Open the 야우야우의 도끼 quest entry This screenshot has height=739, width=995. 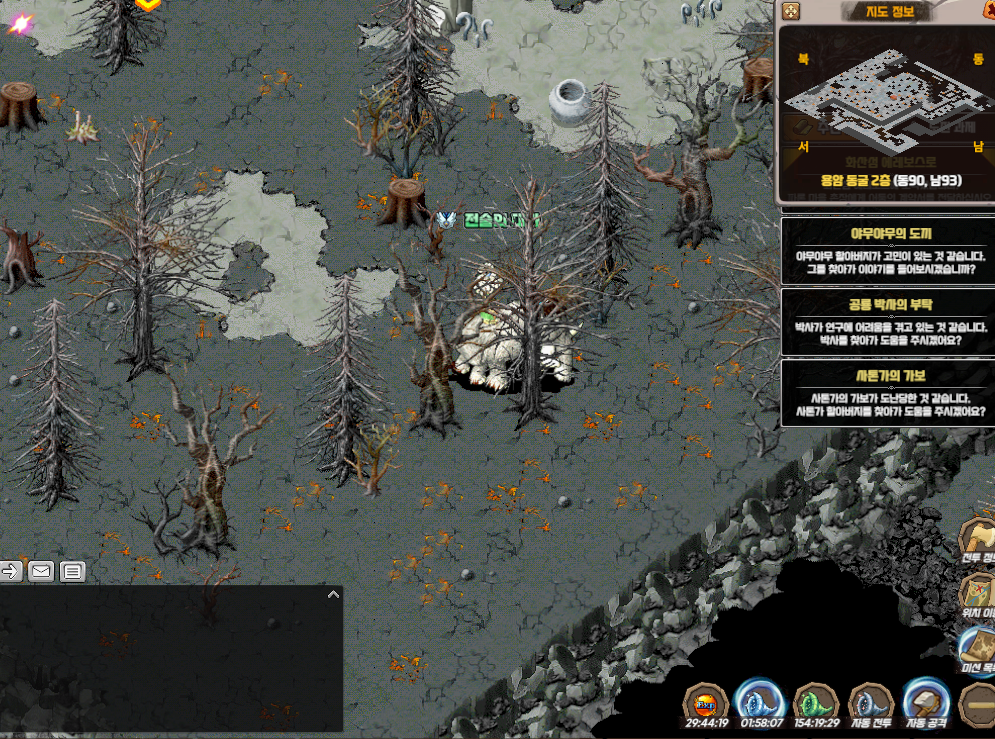[x=886, y=251]
